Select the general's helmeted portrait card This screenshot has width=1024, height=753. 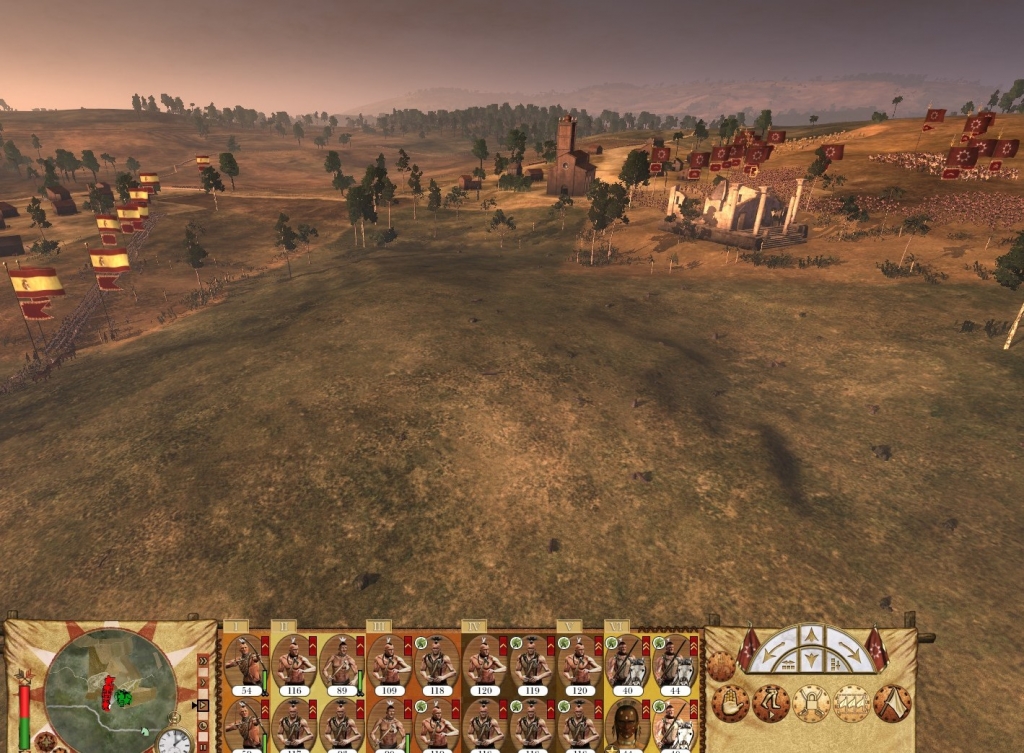[x=627, y=728]
